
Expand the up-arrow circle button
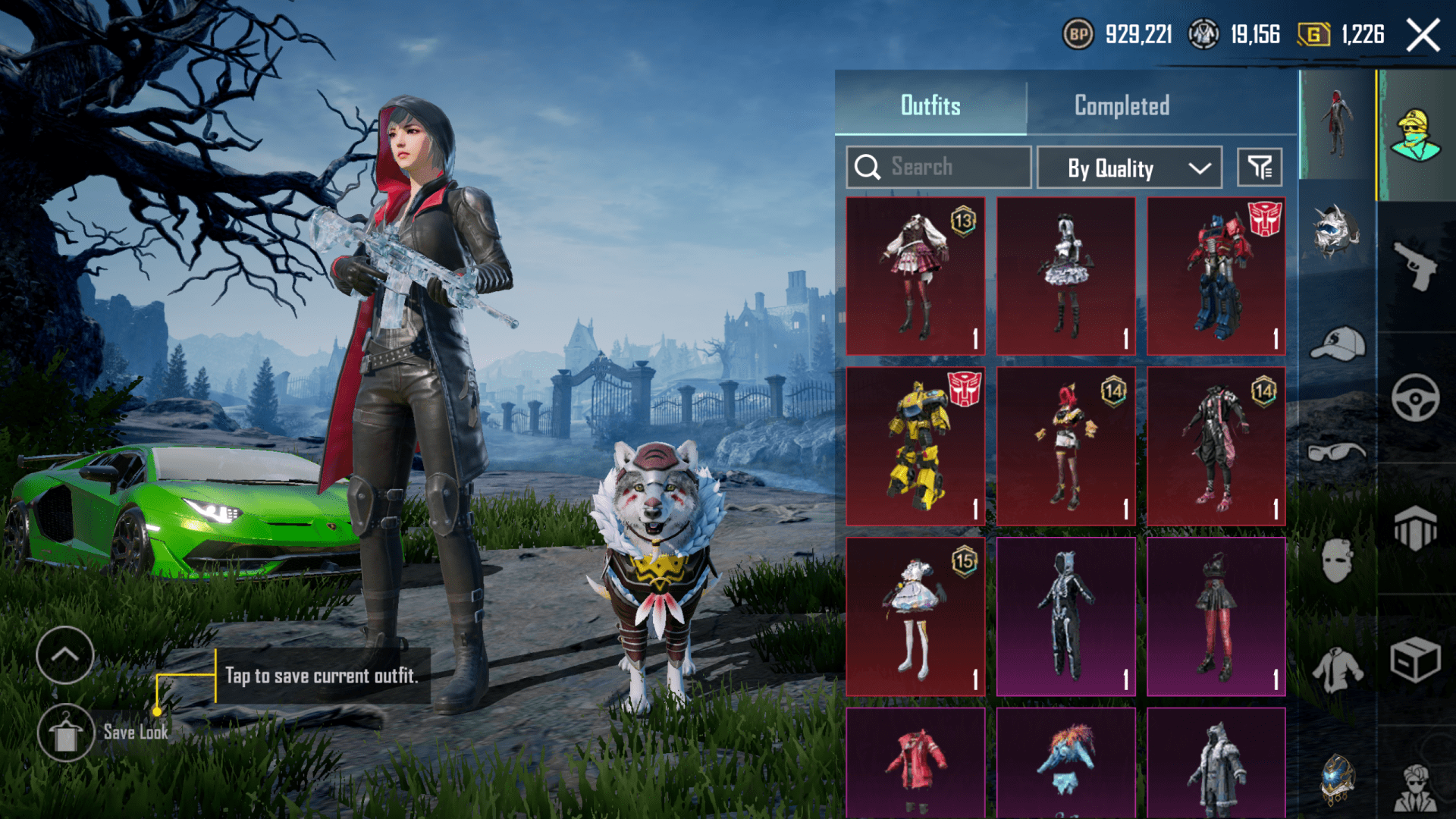[65, 655]
